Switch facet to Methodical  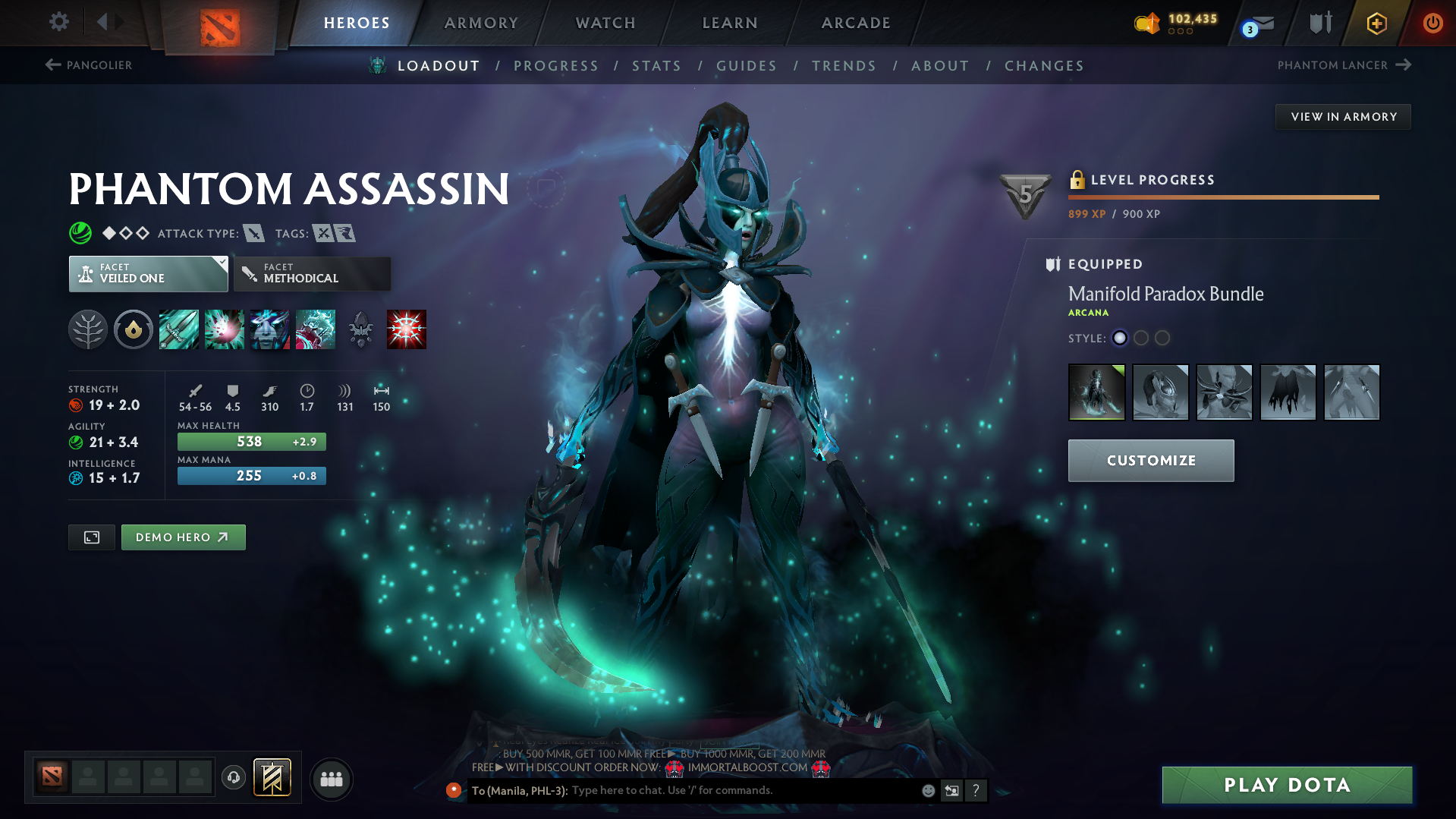click(312, 273)
